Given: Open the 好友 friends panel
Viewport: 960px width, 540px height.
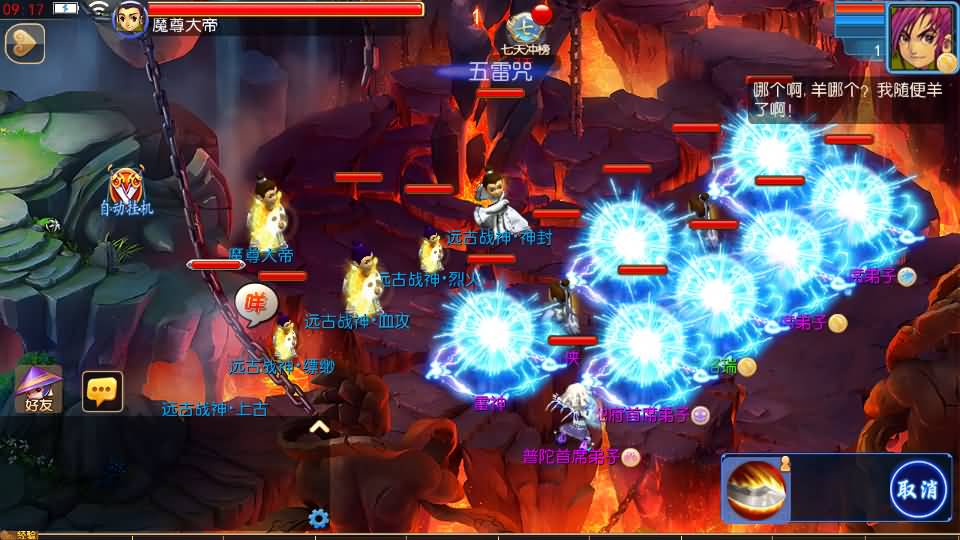Looking at the screenshot, I should [39, 390].
